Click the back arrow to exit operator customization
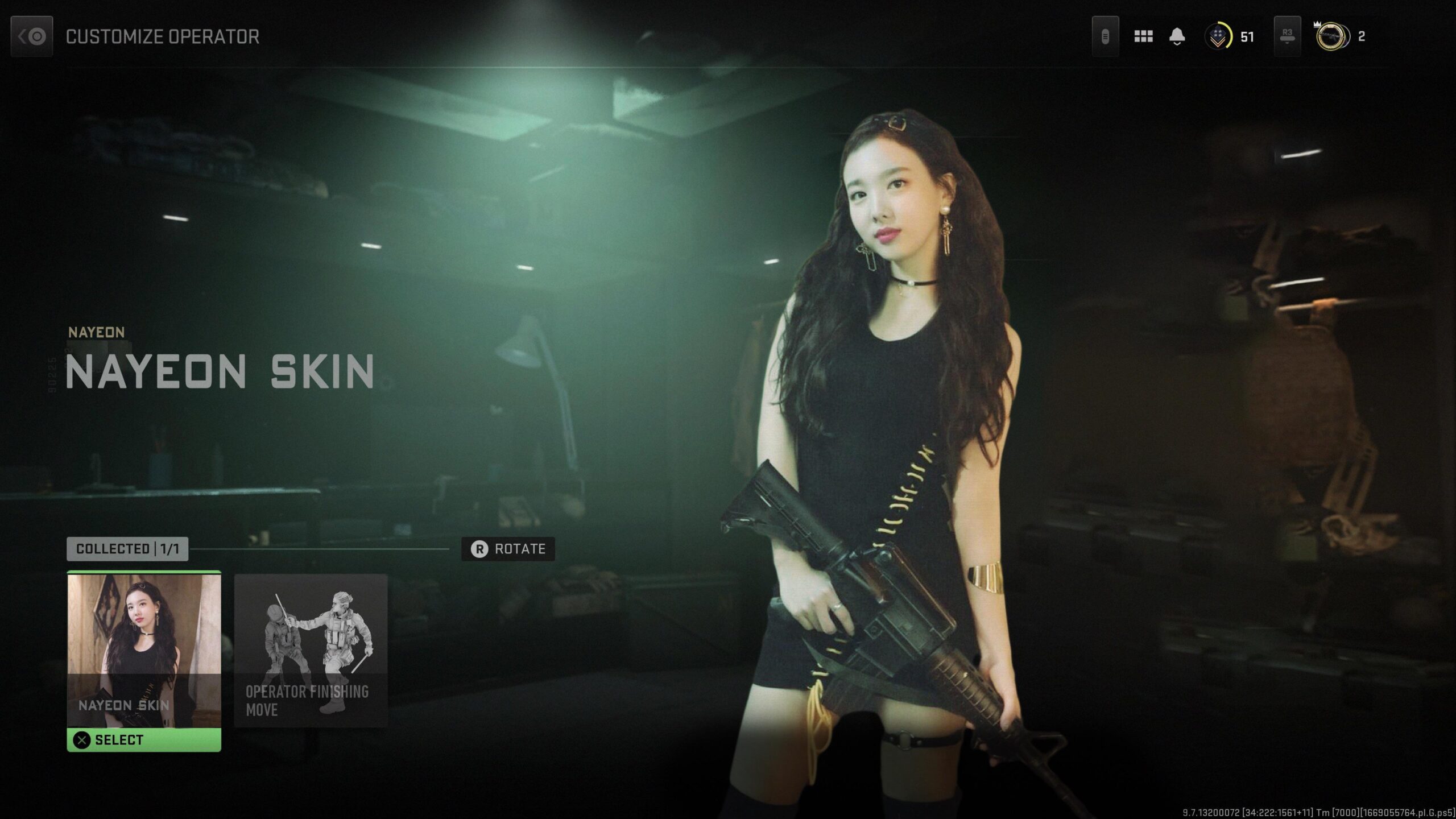1456x819 pixels. [x=31, y=36]
